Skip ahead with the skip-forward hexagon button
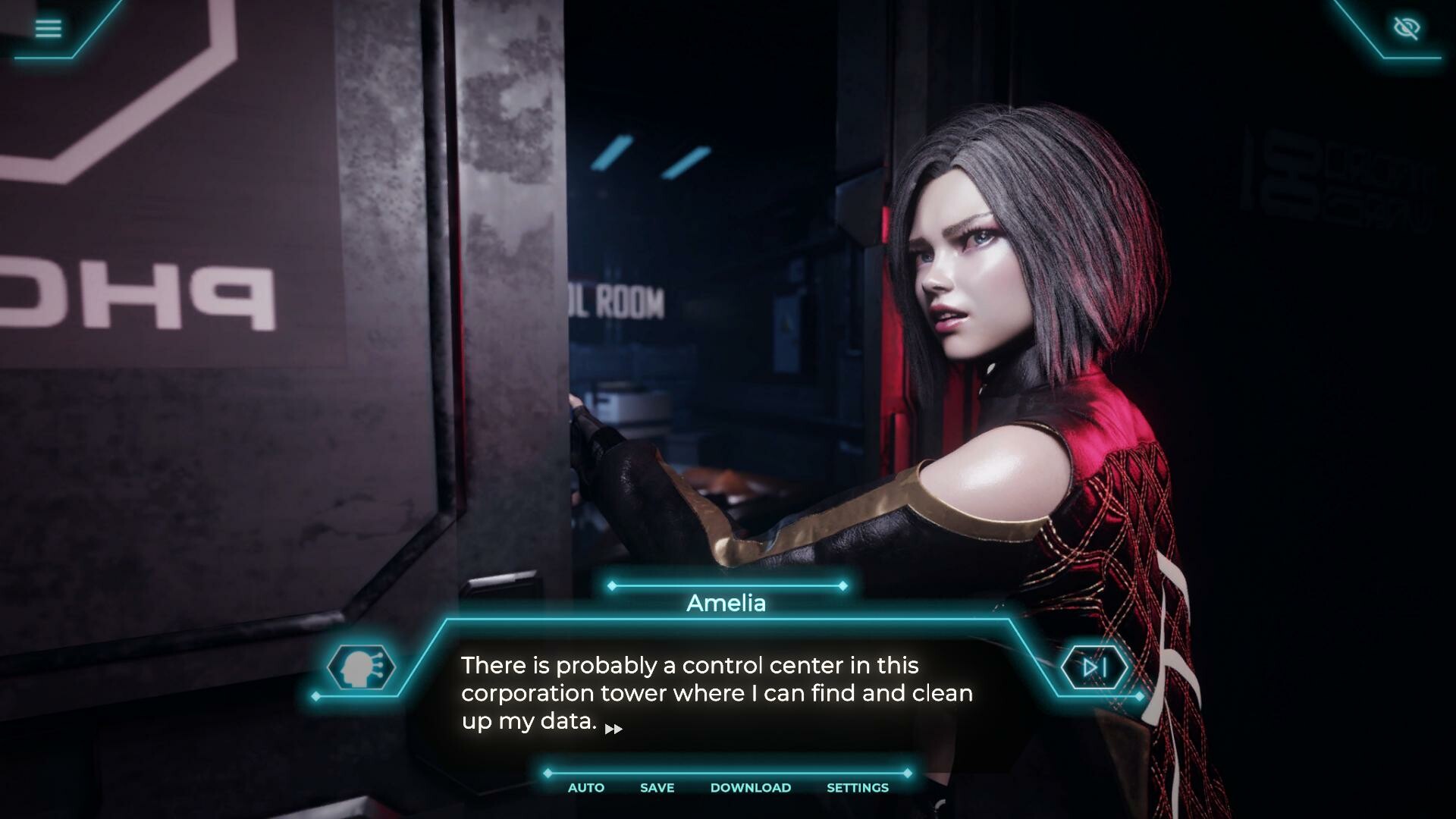 coord(1094,667)
